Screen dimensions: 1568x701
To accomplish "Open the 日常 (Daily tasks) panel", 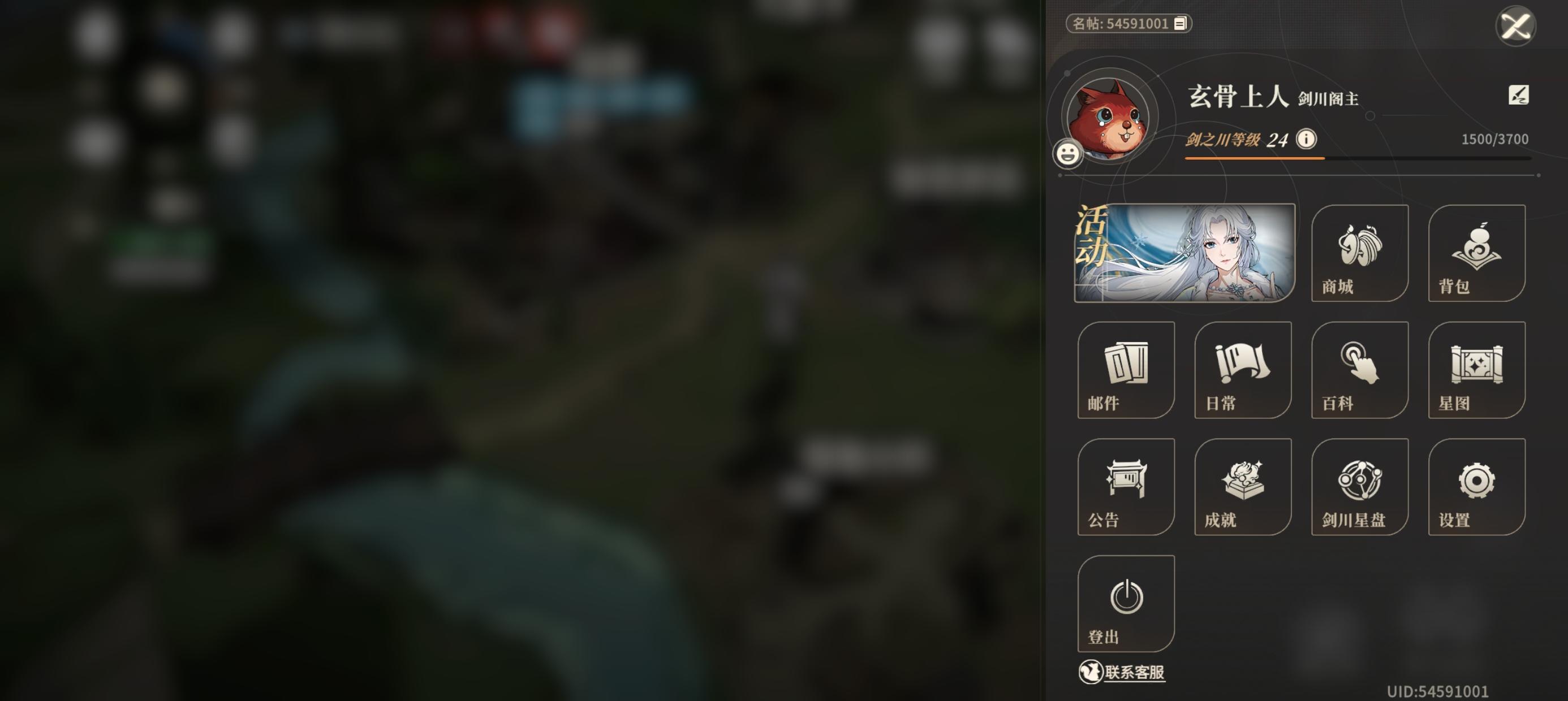I will [x=1242, y=370].
